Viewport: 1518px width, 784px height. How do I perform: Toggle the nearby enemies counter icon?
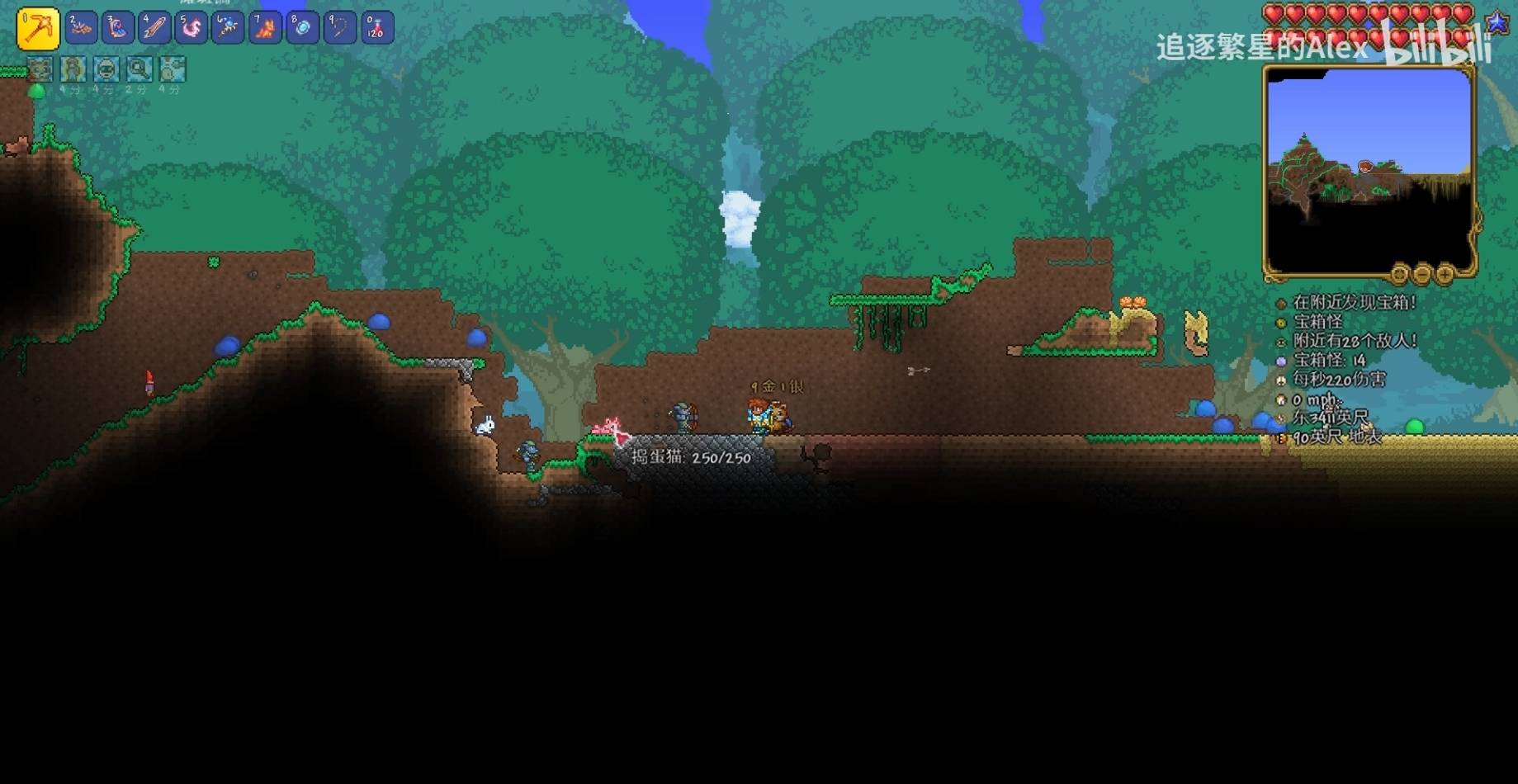(1281, 342)
